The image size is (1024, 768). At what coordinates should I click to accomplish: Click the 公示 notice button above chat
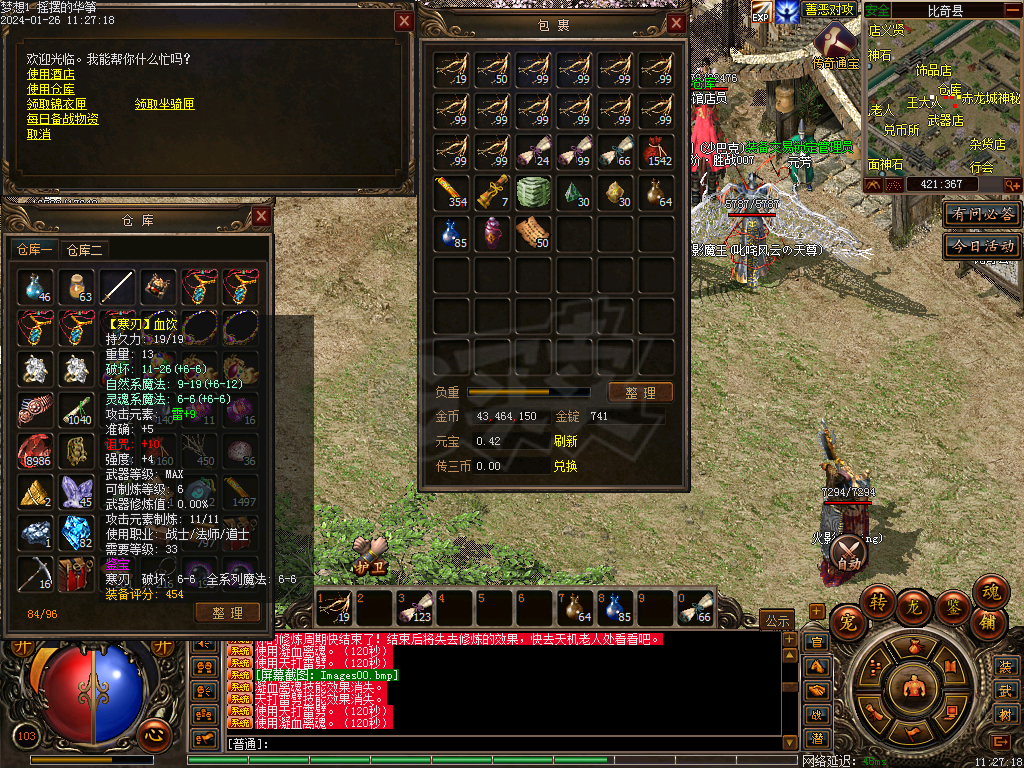coord(776,619)
